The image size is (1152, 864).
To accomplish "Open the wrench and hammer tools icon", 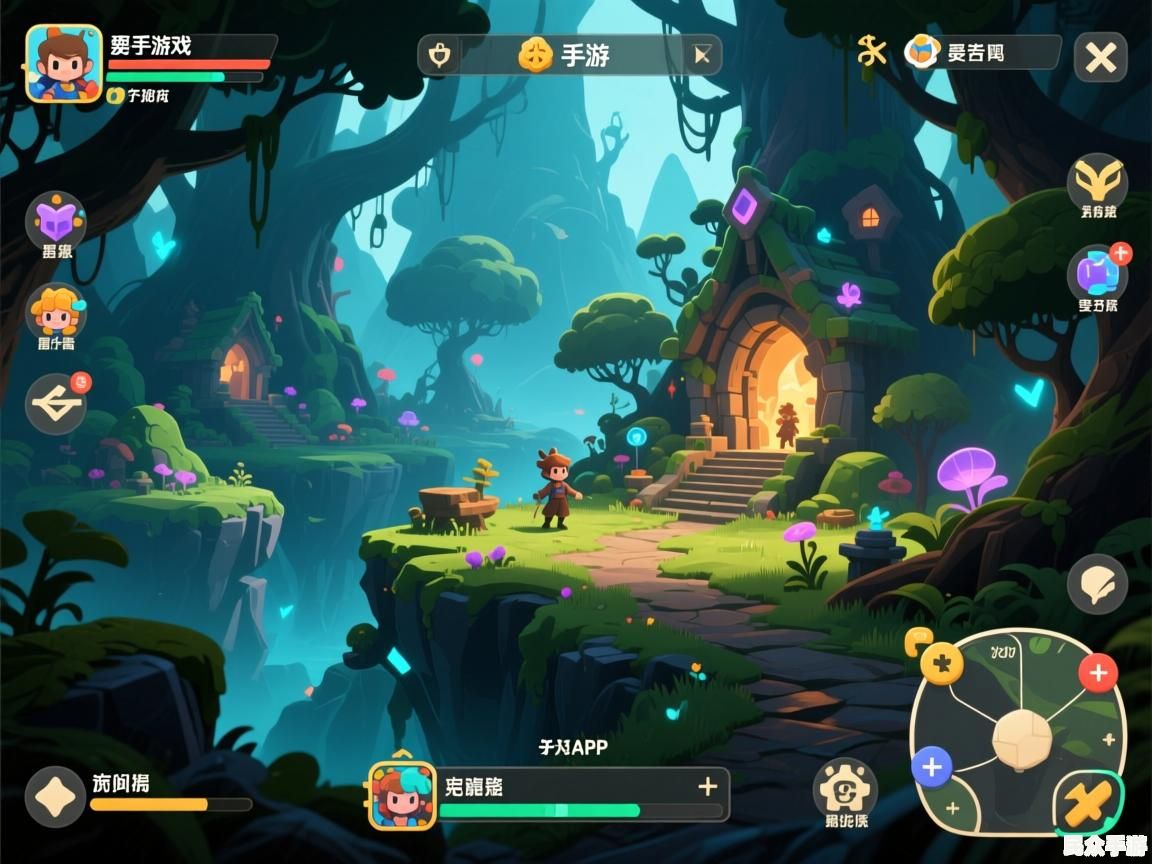I will [x=872, y=51].
